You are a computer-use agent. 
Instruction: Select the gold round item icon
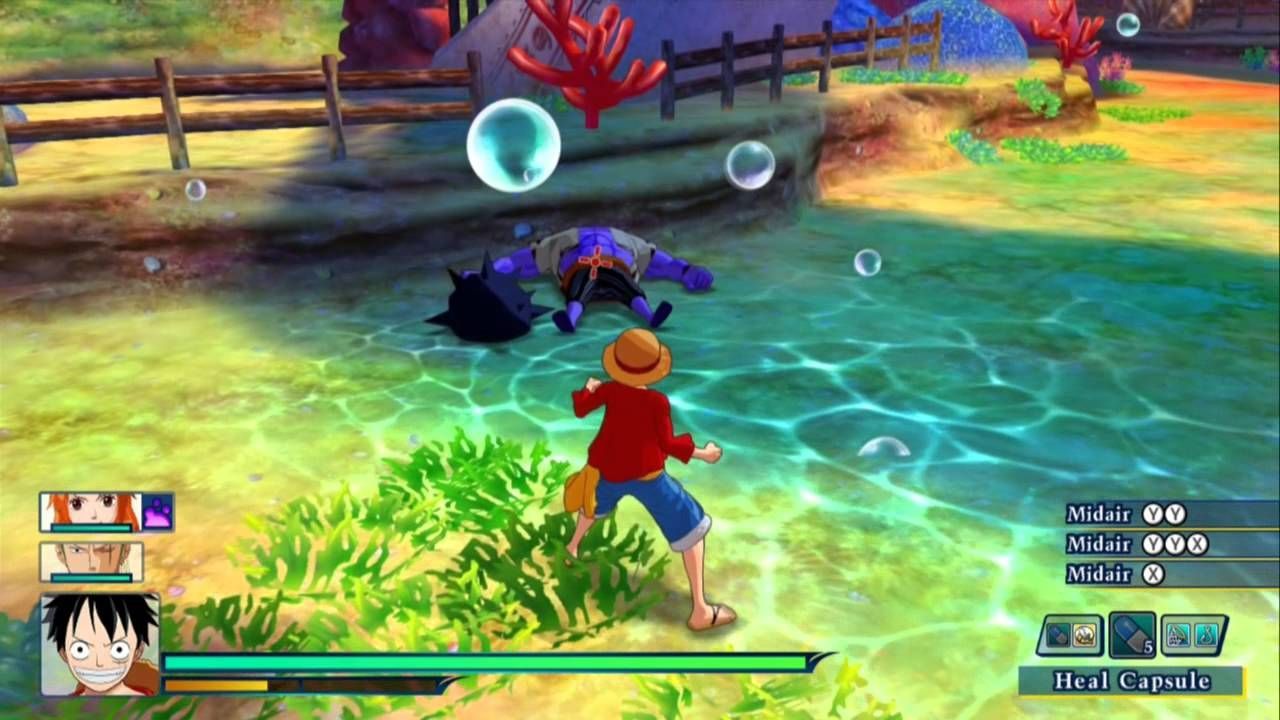(x=1084, y=635)
